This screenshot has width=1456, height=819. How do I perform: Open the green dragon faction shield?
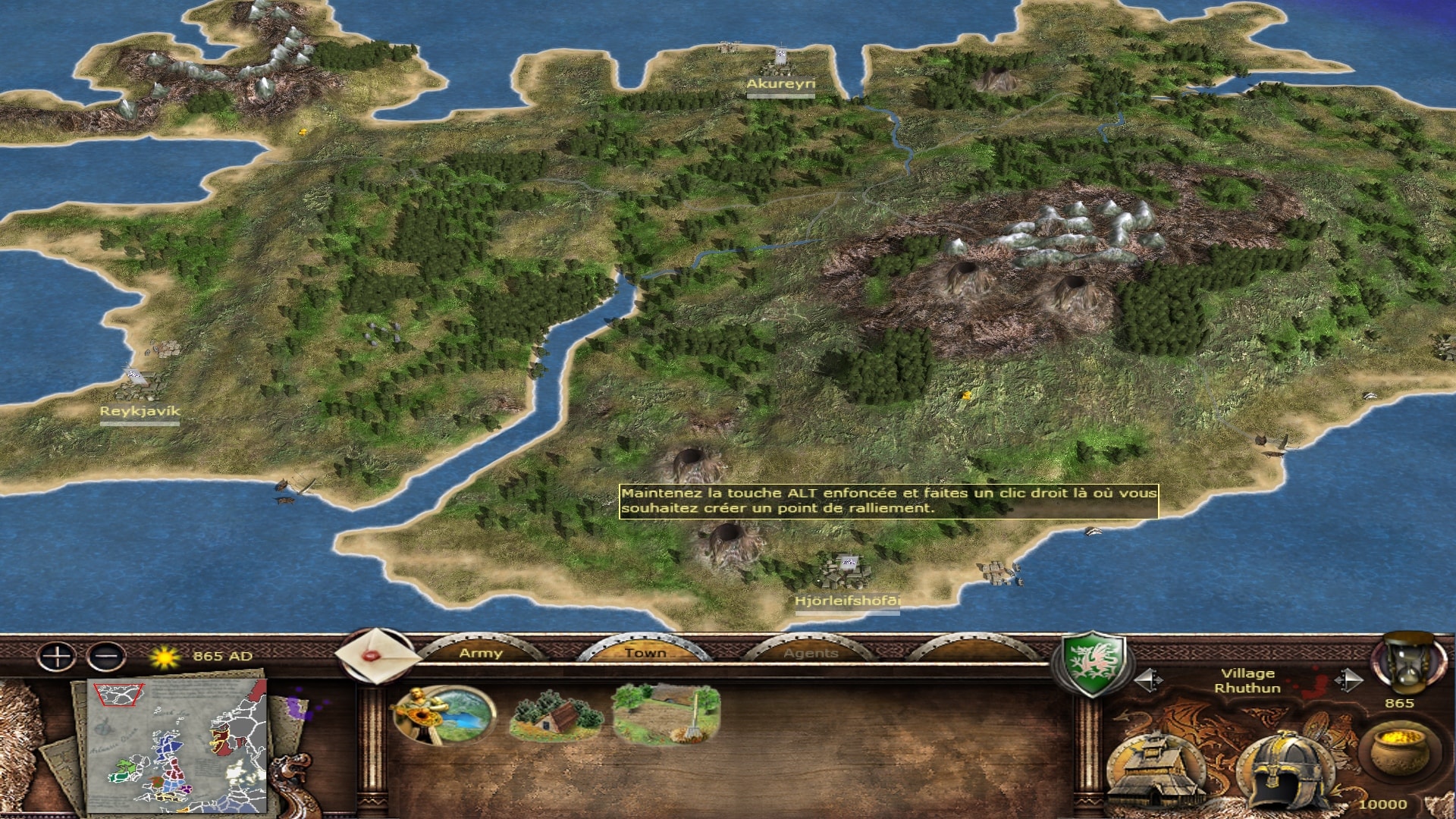click(1090, 664)
